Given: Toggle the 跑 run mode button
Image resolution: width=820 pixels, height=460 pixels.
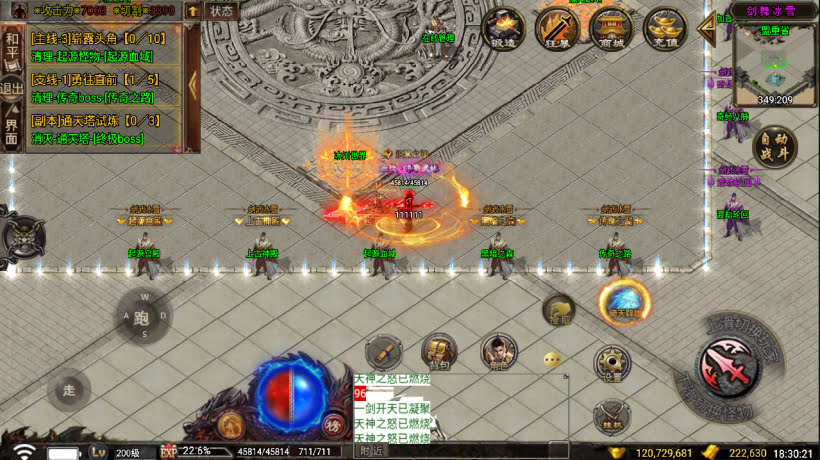Looking at the screenshot, I should tap(143, 318).
